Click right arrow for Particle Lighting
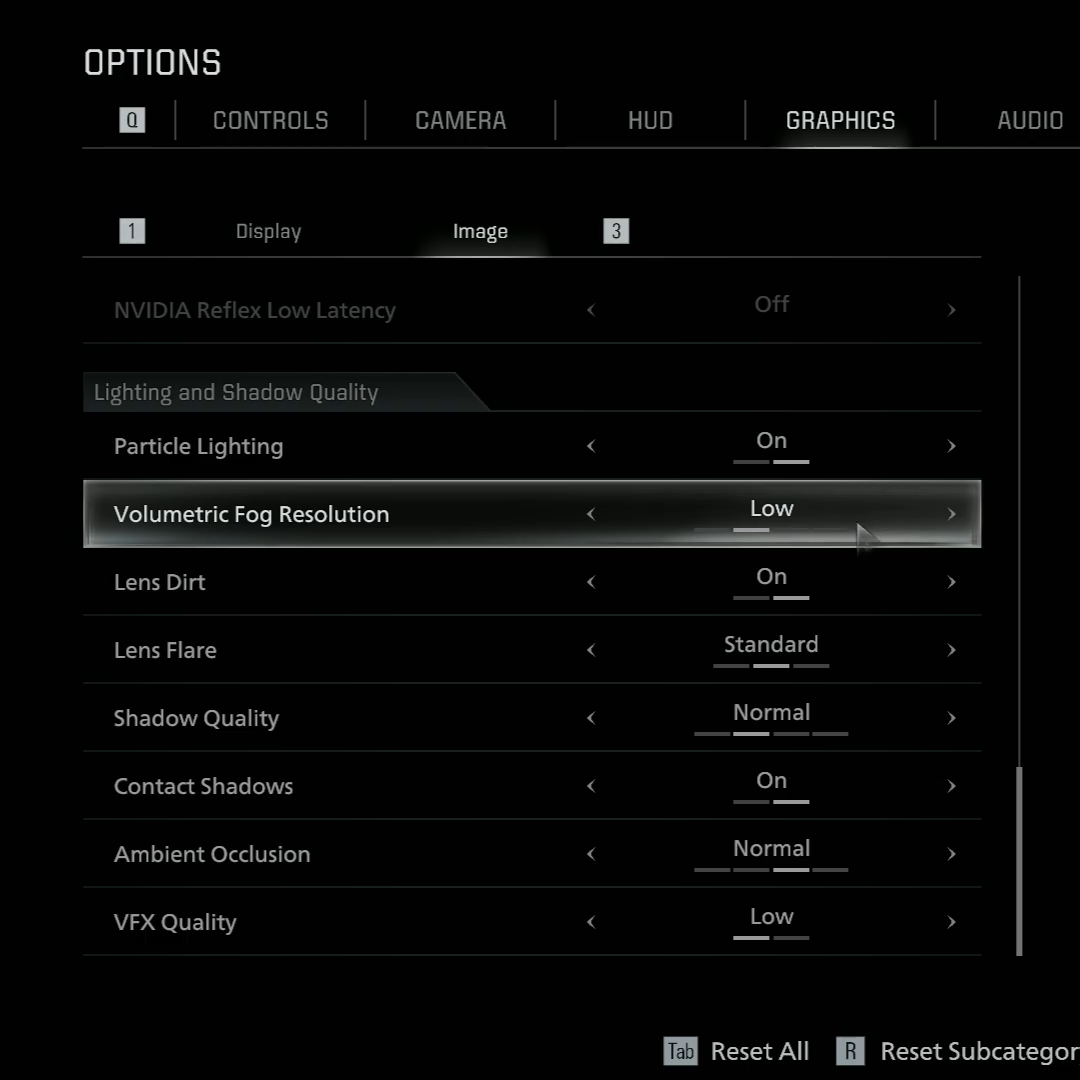The height and width of the screenshot is (1080, 1080). point(951,446)
